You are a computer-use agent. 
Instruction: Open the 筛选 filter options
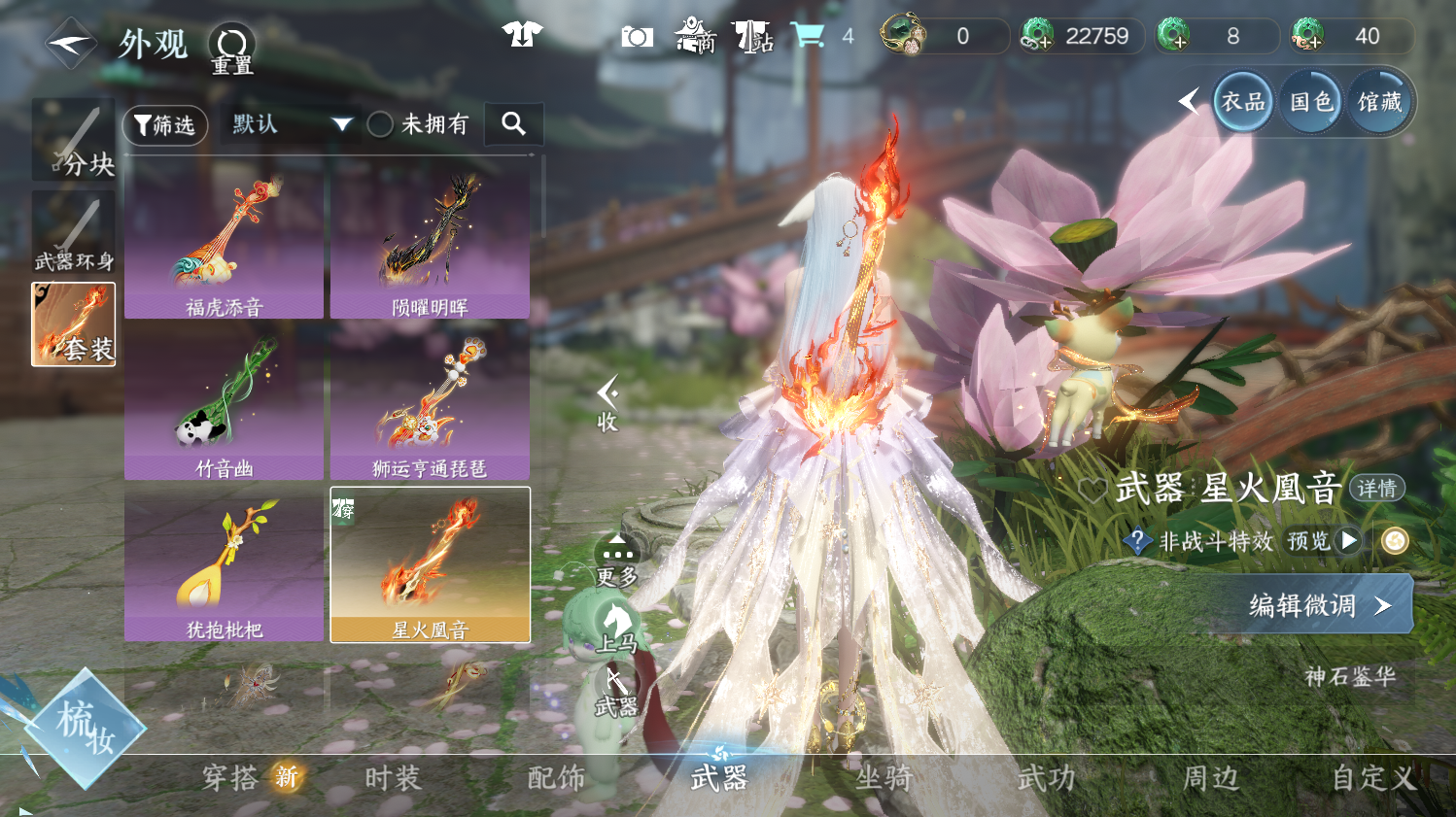tap(165, 125)
